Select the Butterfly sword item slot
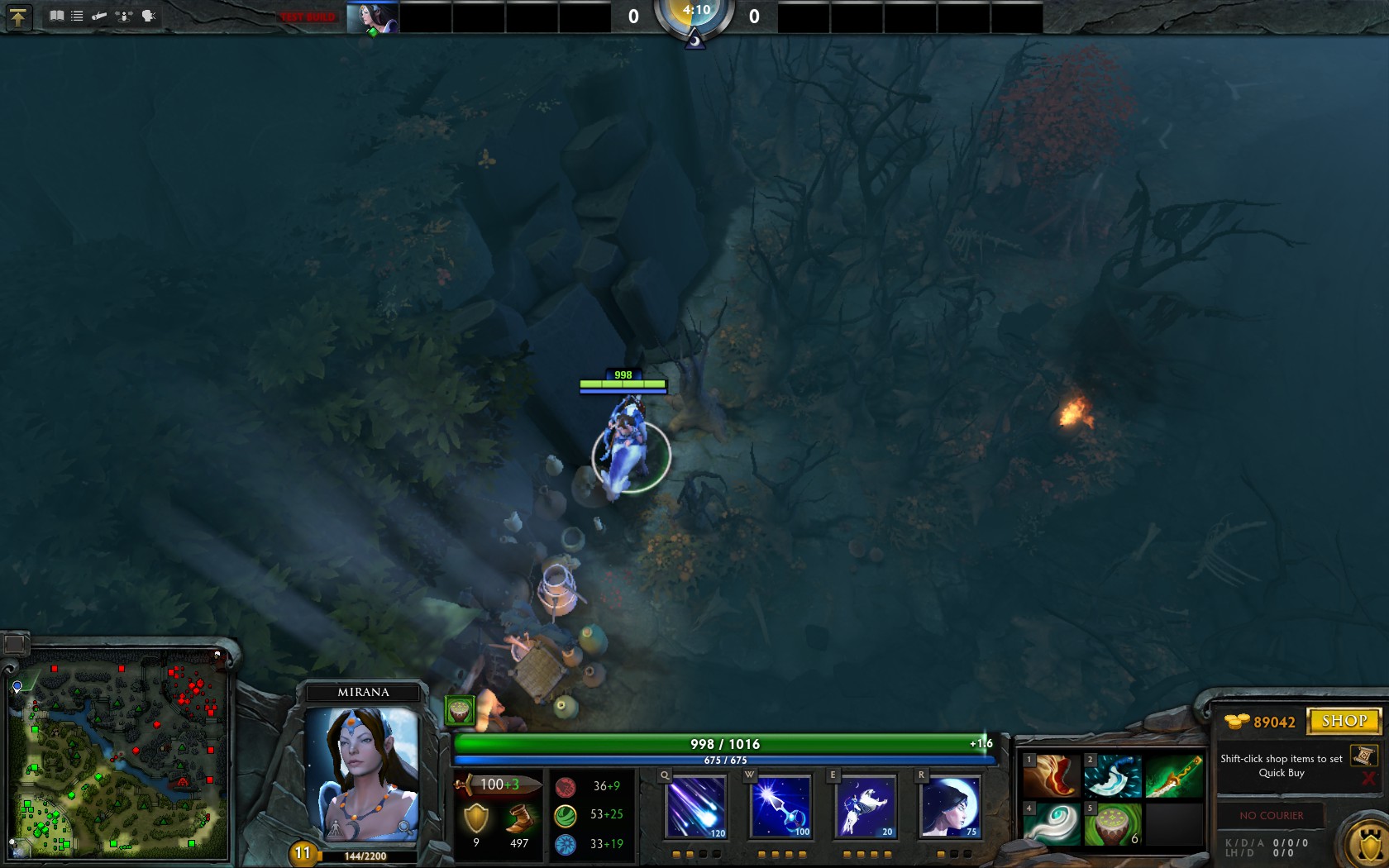The width and height of the screenshot is (1389, 868). point(1174,776)
